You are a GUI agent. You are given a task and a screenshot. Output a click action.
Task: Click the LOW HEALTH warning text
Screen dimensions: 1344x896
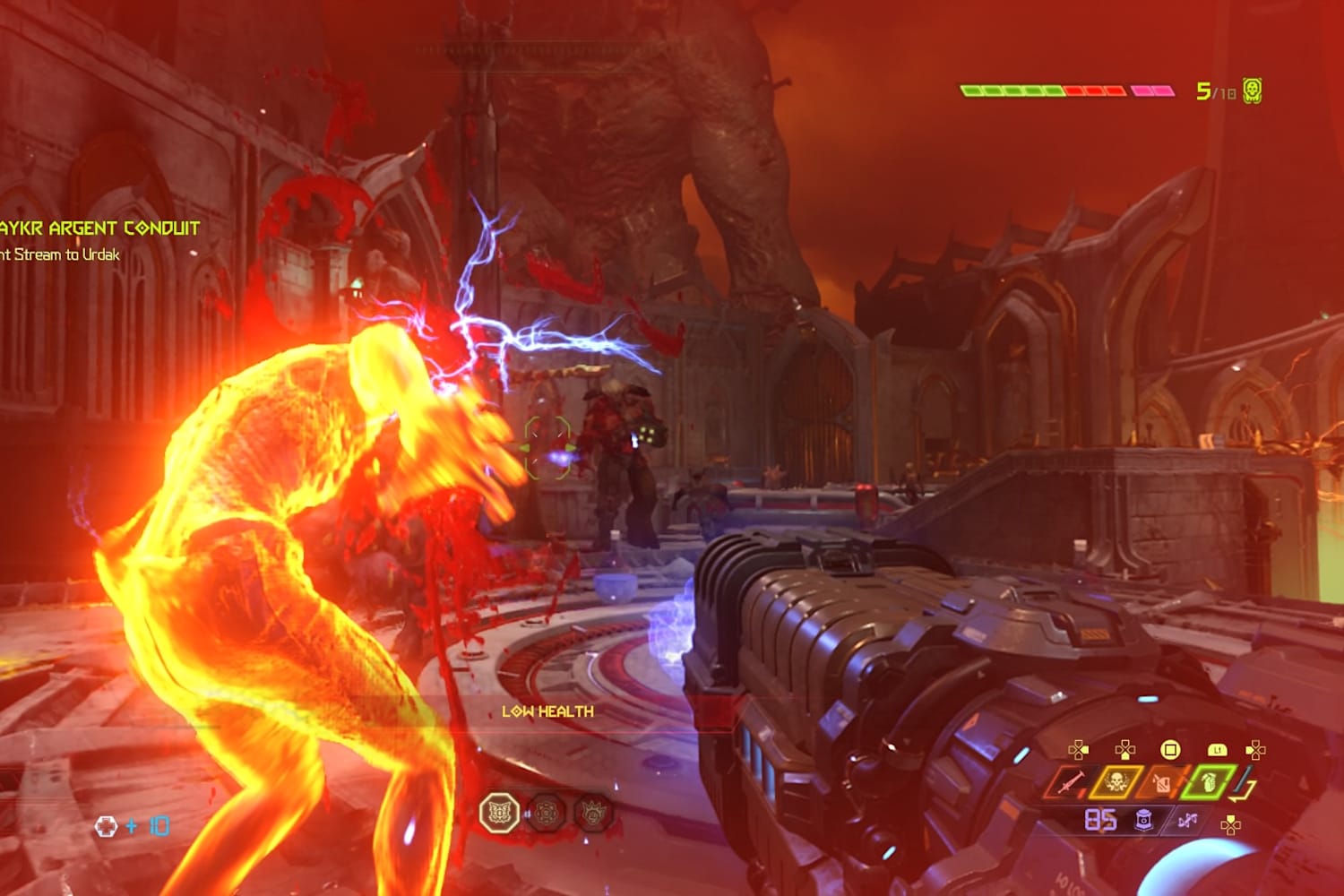[548, 711]
